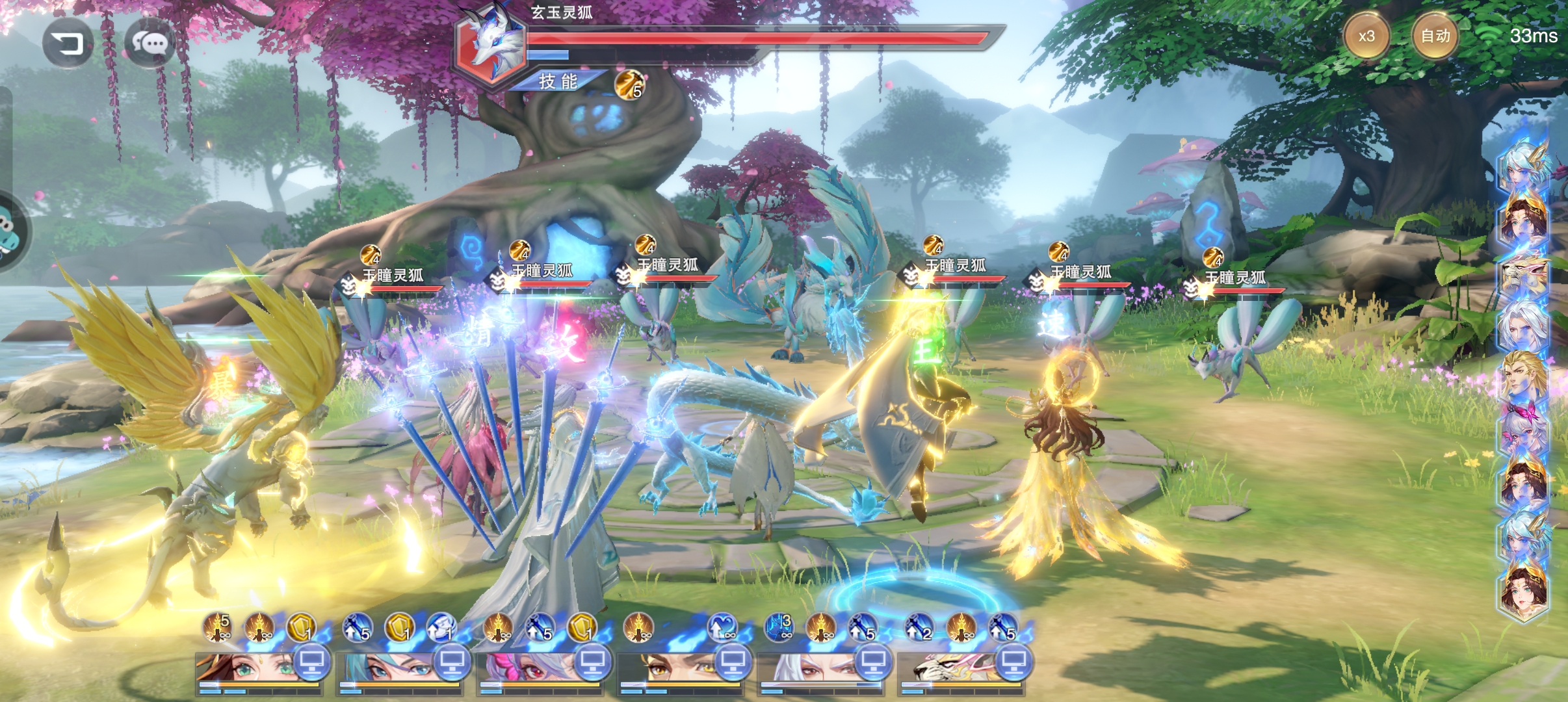
Task: Select the brown-haired green-eyed heroine card
Action: click(247, 669)
